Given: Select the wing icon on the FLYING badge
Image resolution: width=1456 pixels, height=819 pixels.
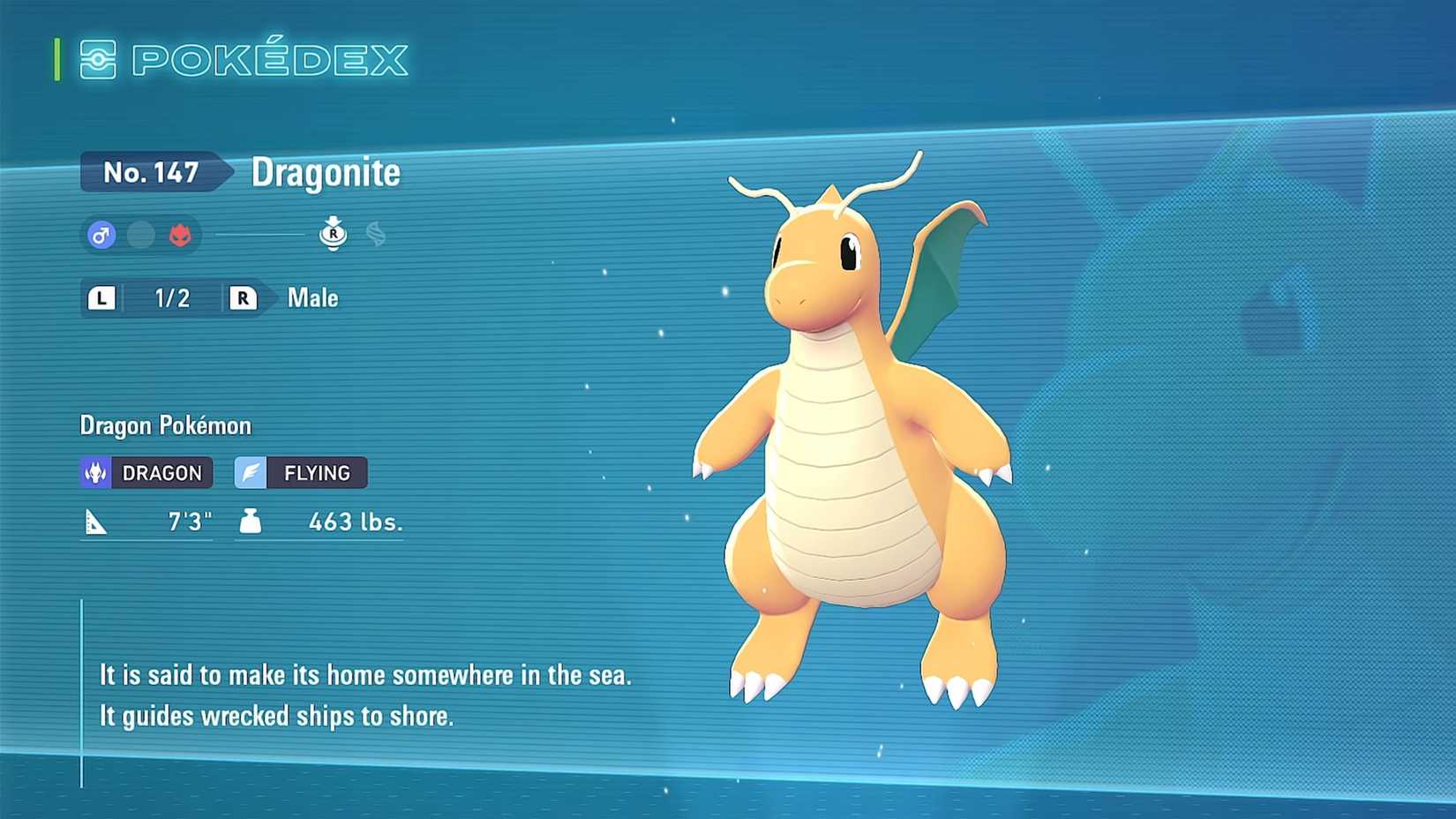Looking at the screenshot, I should click(251, 471).
